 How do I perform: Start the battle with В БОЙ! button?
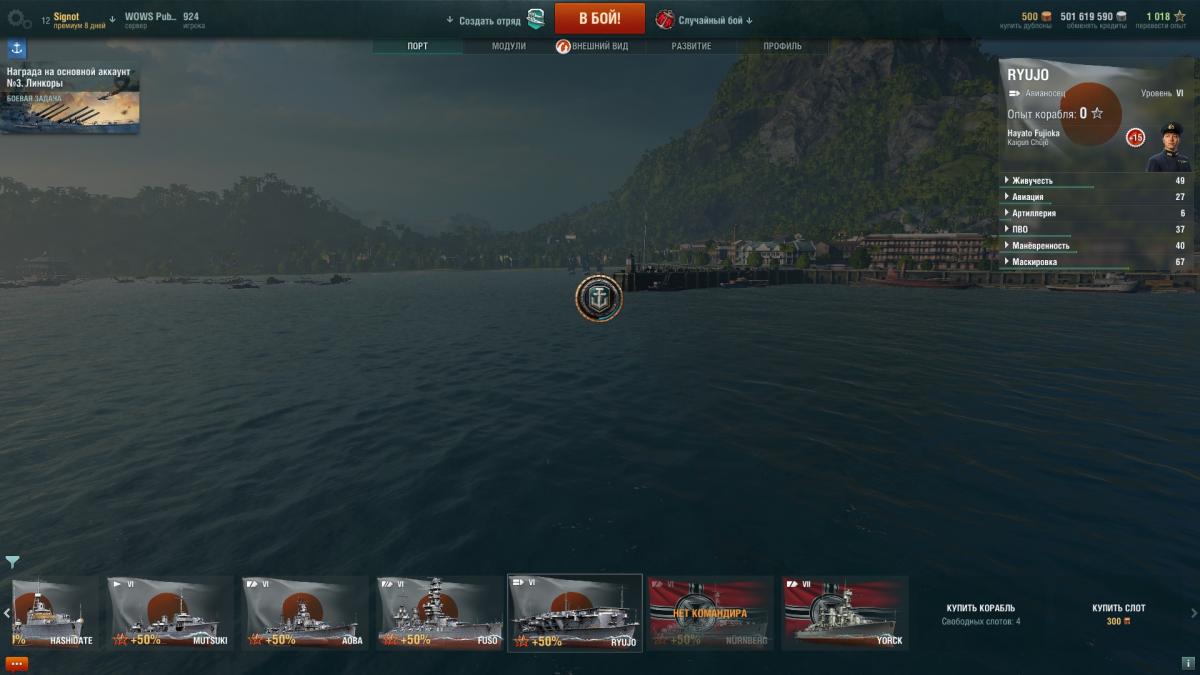599,18
